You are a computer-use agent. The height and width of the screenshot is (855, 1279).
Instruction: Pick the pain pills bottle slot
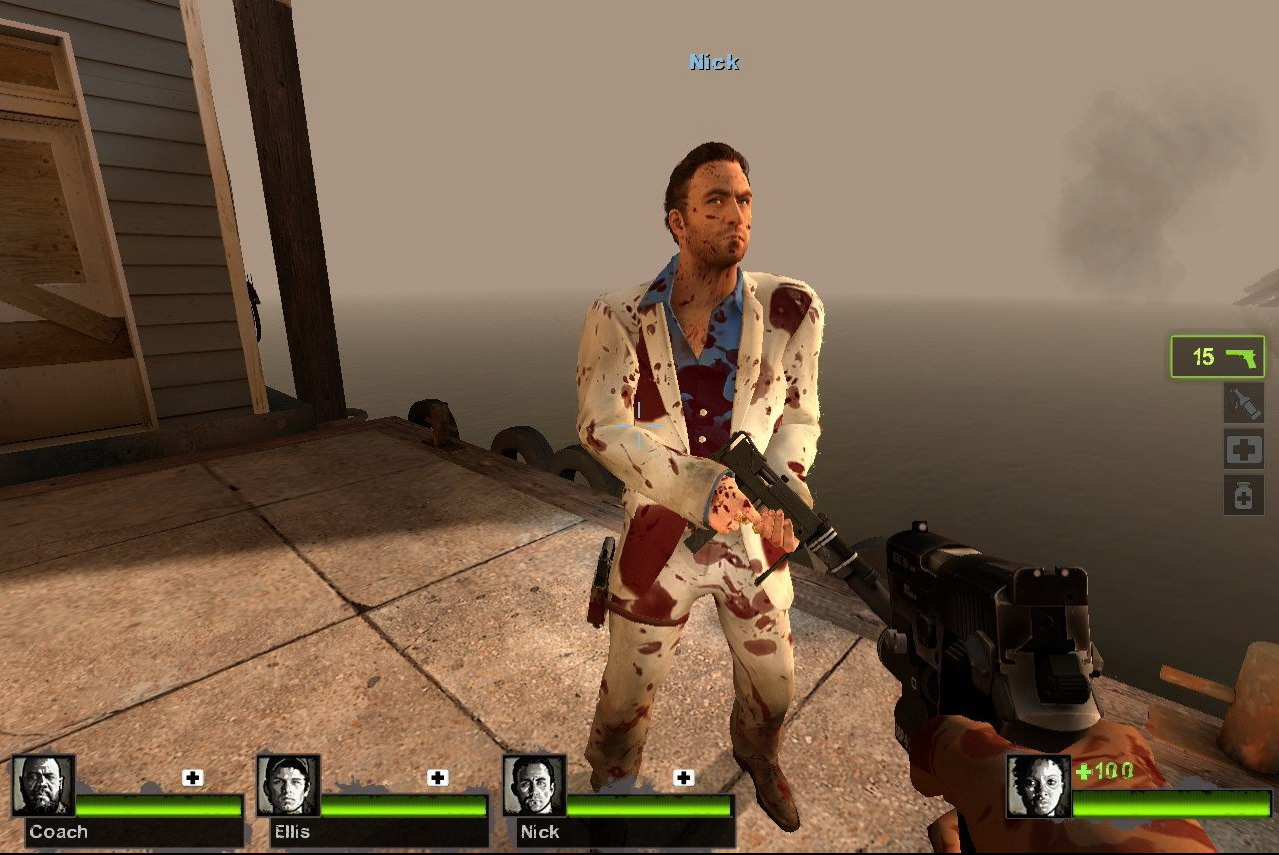1243,495
